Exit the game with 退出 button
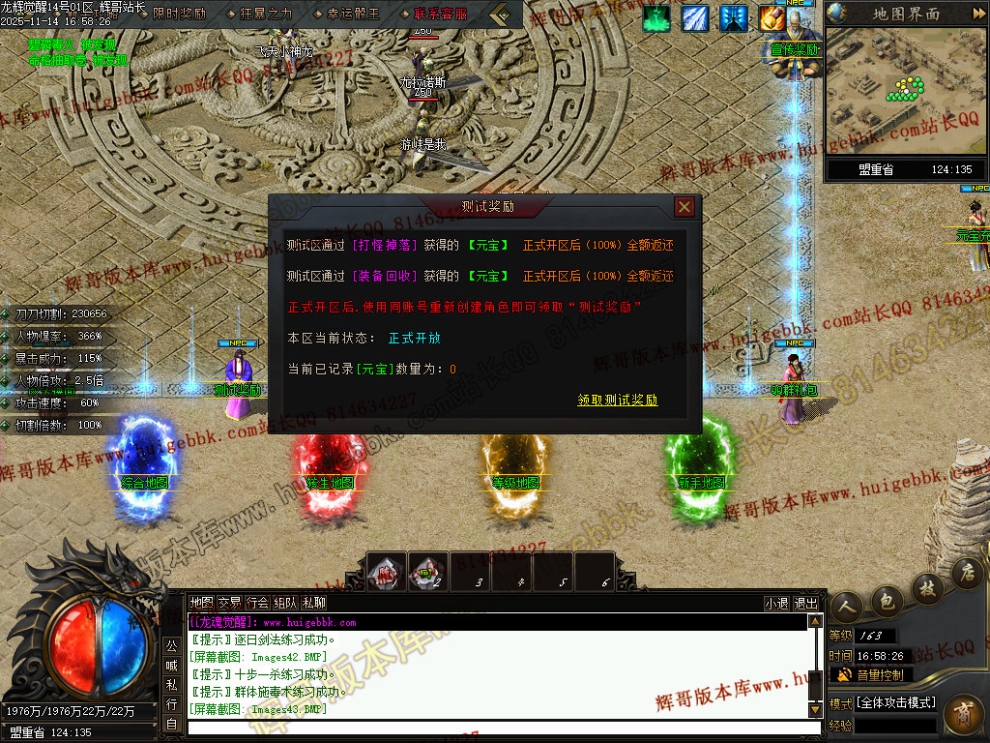 pyautogui.click(x=806, y=603)
